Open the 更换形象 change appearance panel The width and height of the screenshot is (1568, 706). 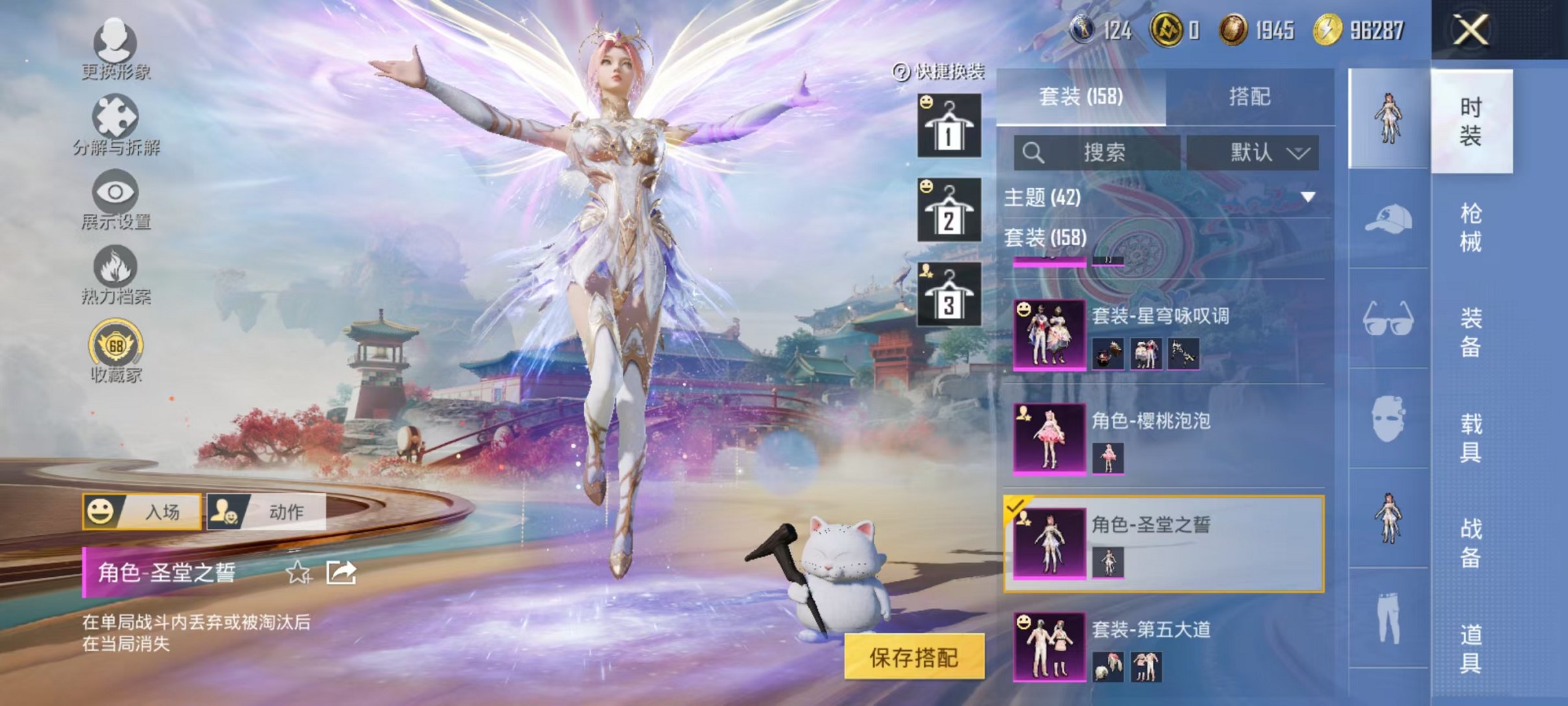pos(114,49)
